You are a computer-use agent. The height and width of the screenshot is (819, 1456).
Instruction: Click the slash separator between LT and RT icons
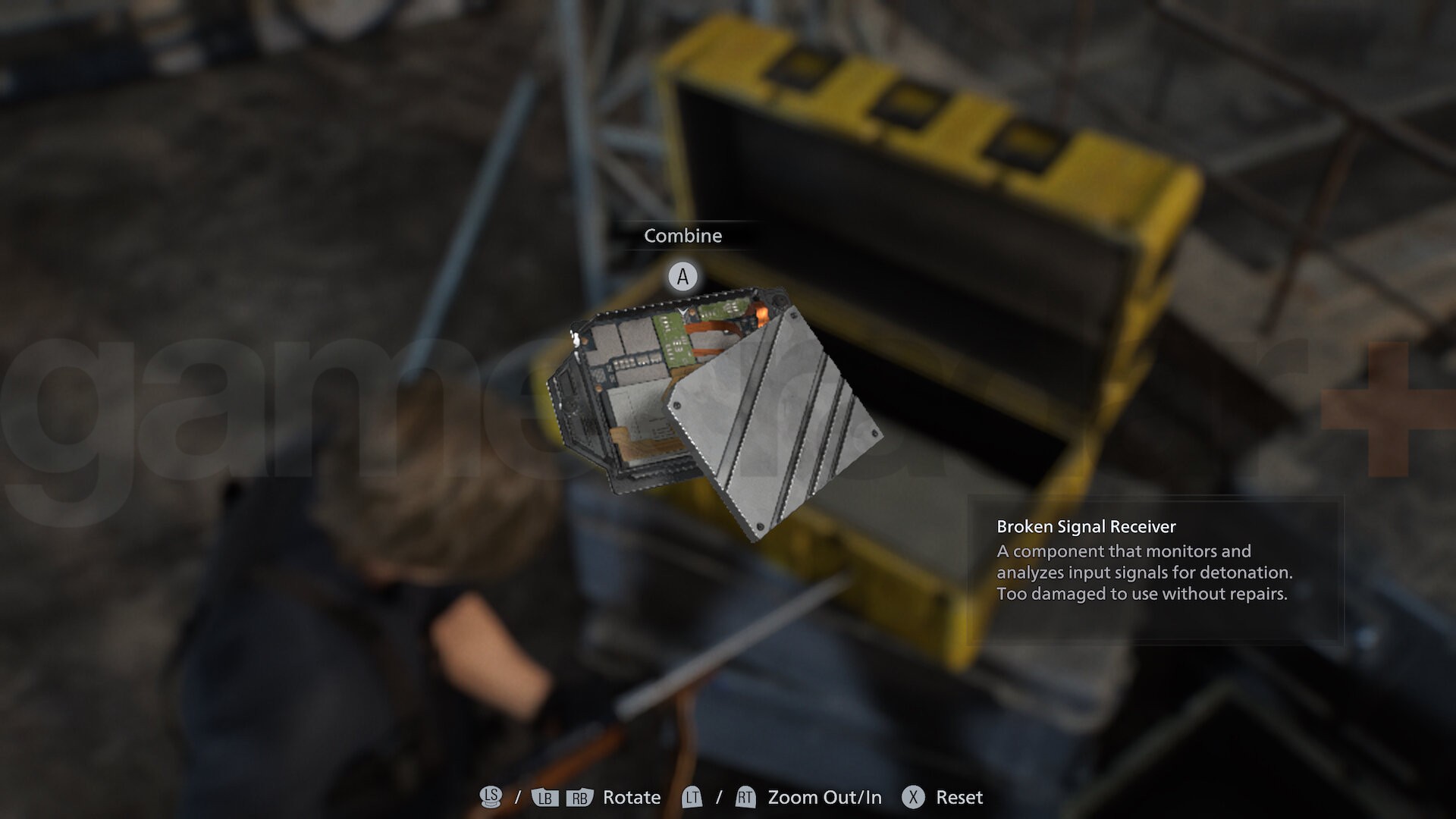coord(717,798)
